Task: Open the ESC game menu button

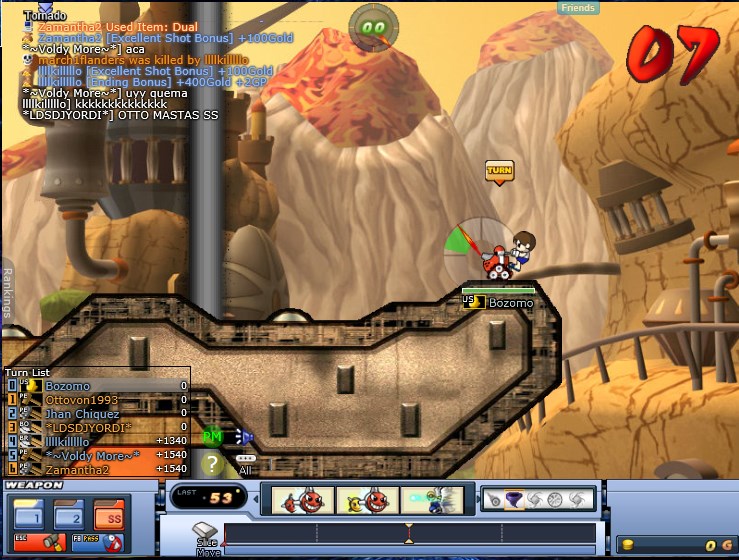Action: pos(39,541)
